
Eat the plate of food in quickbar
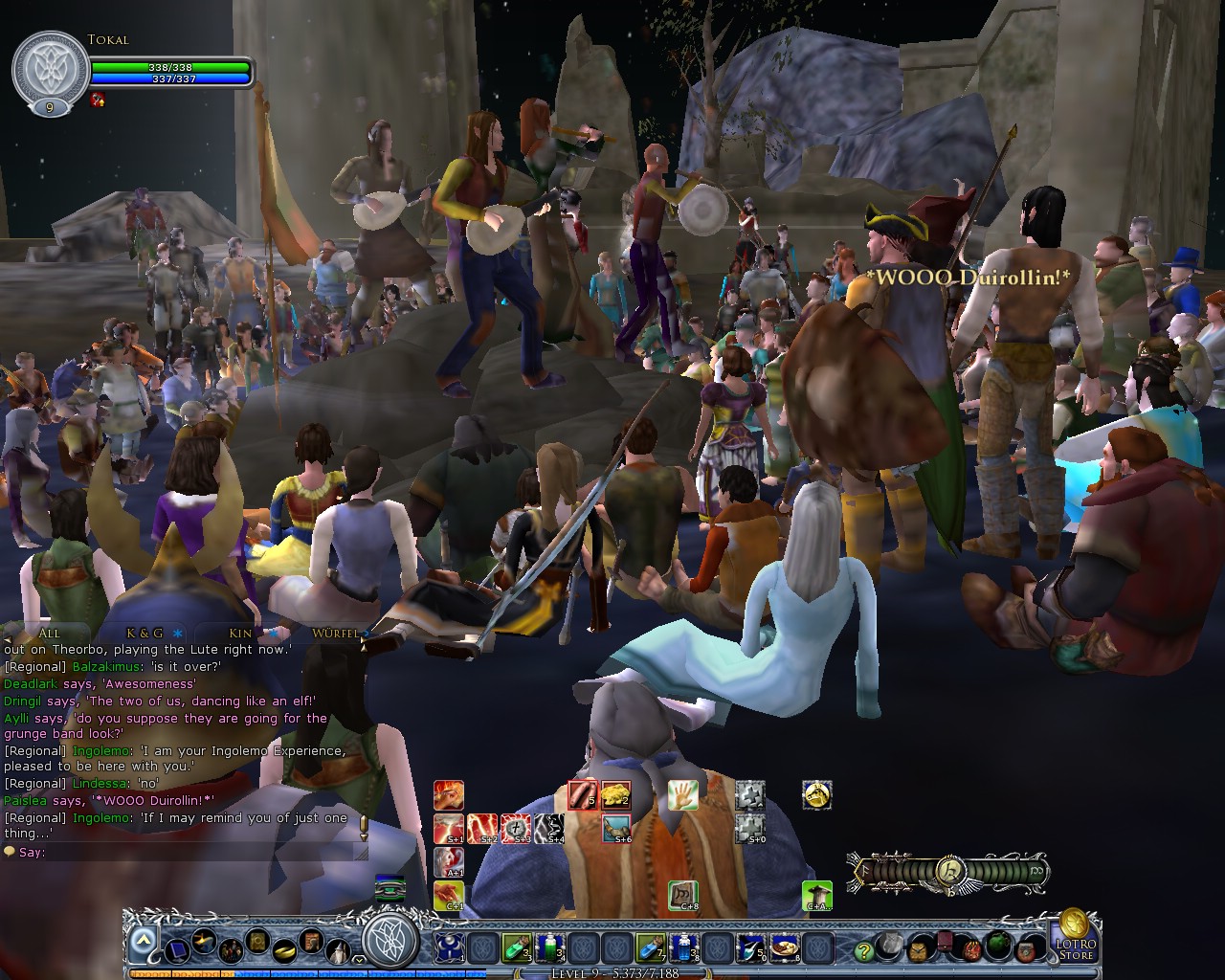coord(785,948)
